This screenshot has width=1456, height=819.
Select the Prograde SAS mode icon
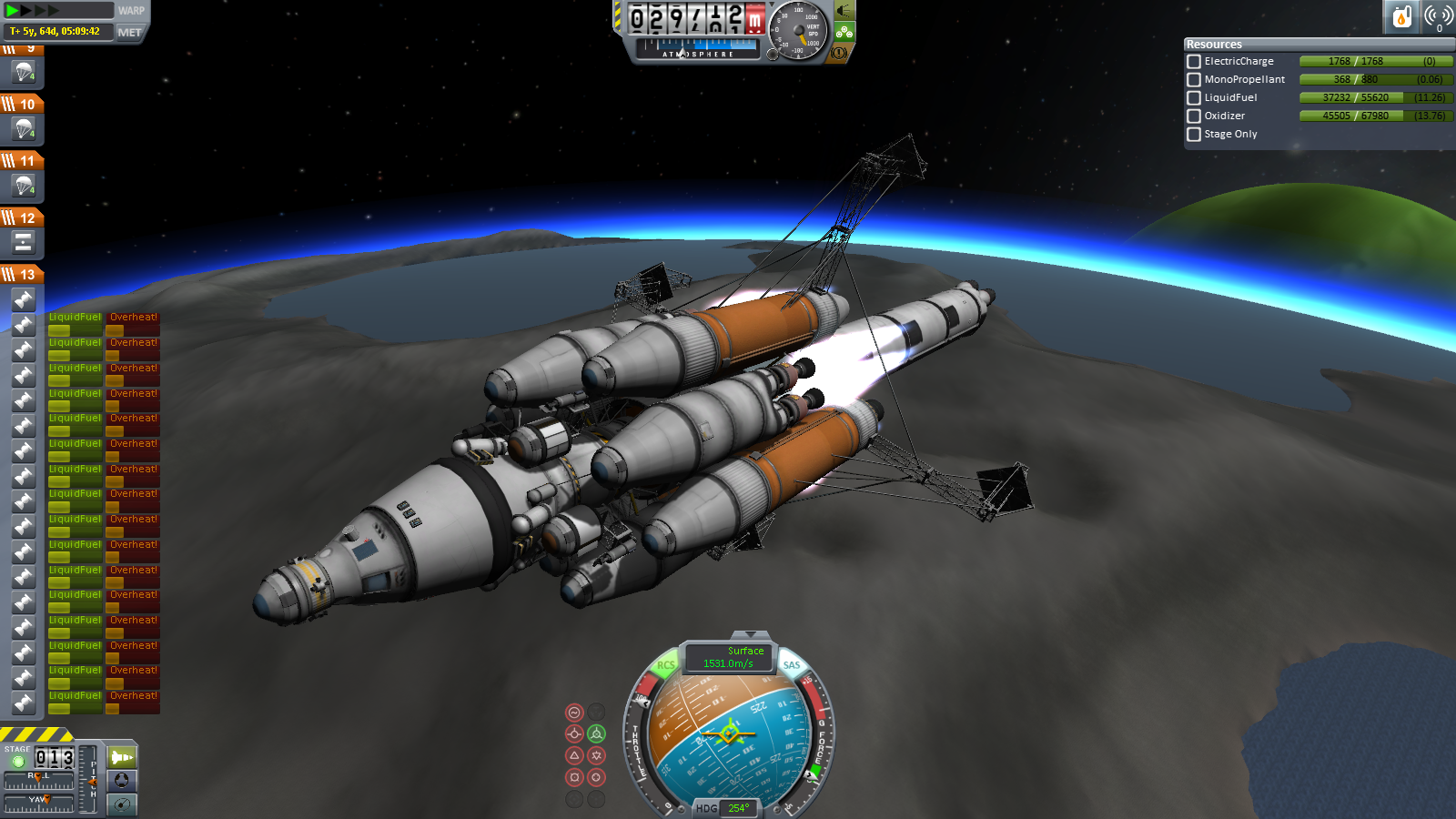[x=574, y=734]
